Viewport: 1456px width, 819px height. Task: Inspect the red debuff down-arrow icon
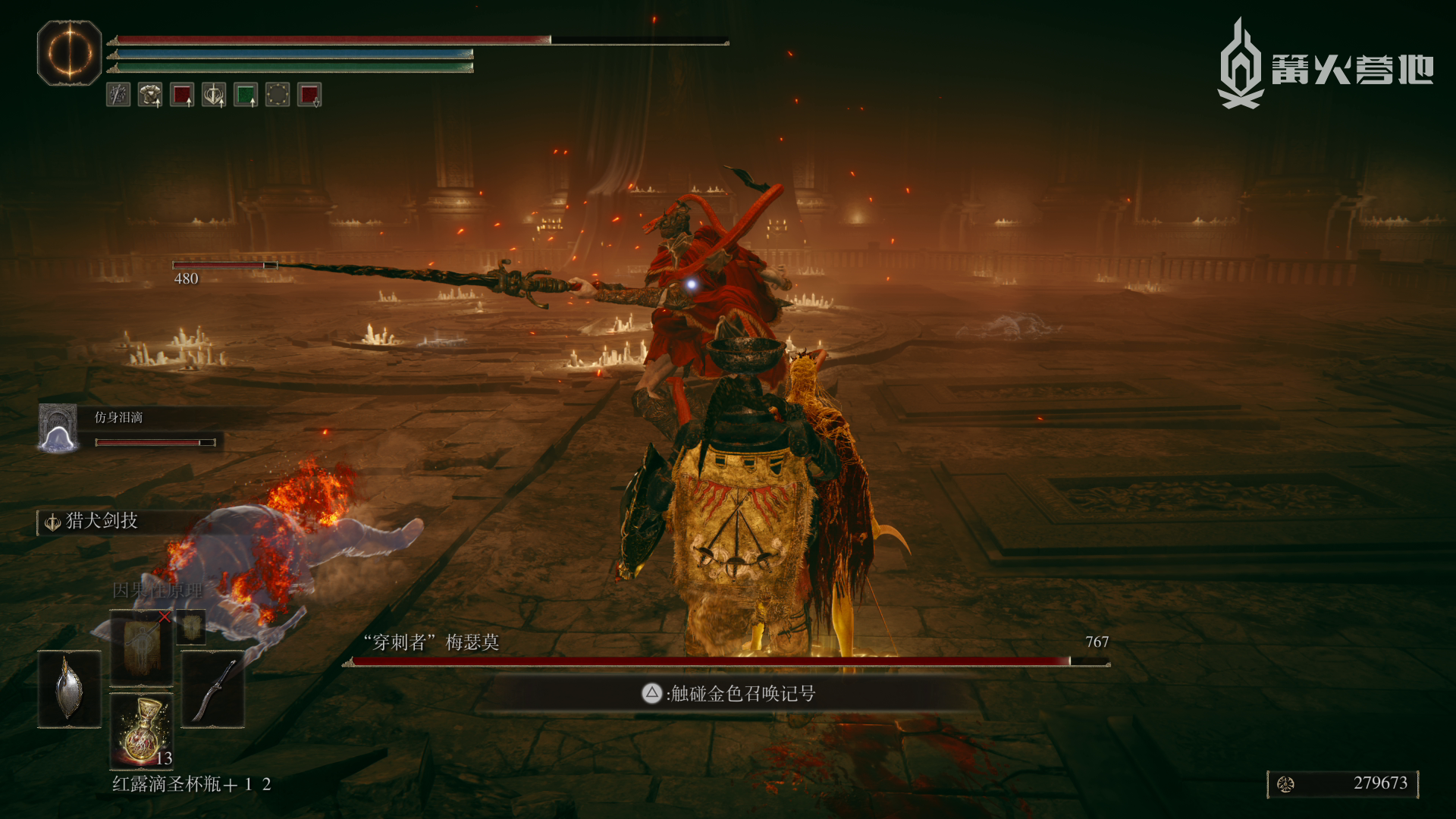pyautogui.click(x=309, y=95)
